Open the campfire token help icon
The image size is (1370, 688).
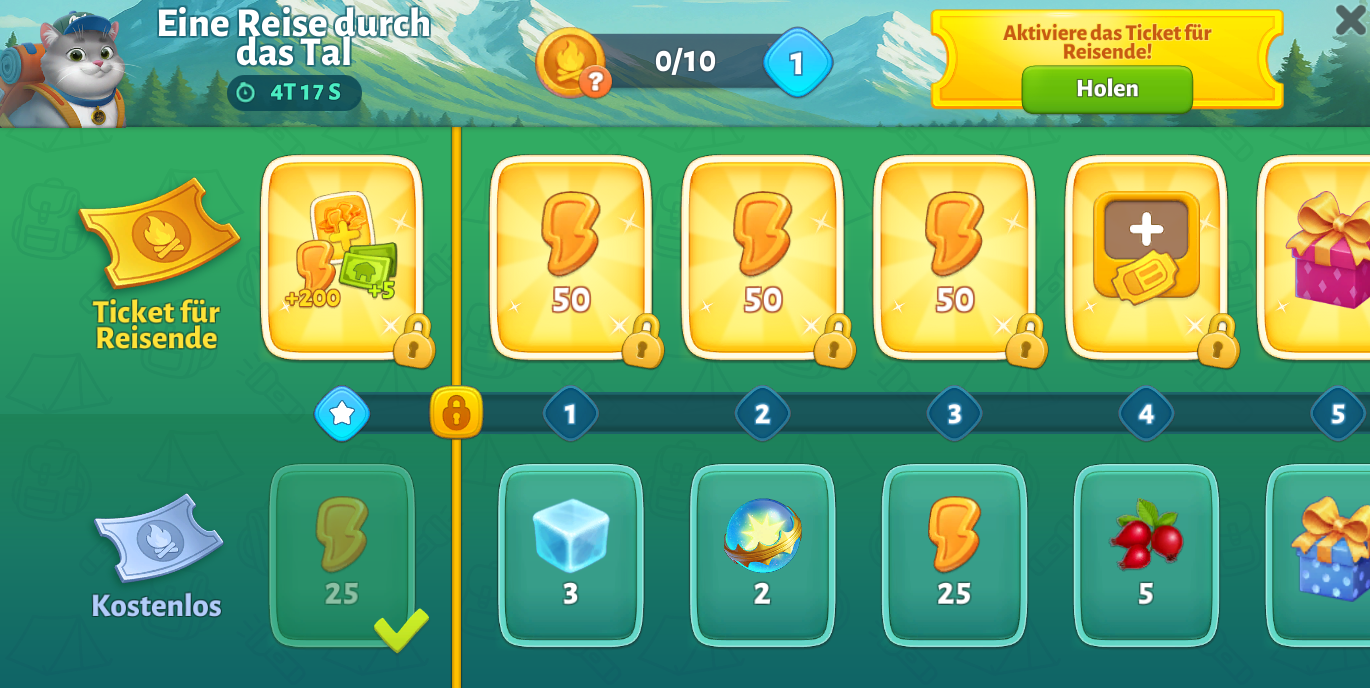click(595, 80)
